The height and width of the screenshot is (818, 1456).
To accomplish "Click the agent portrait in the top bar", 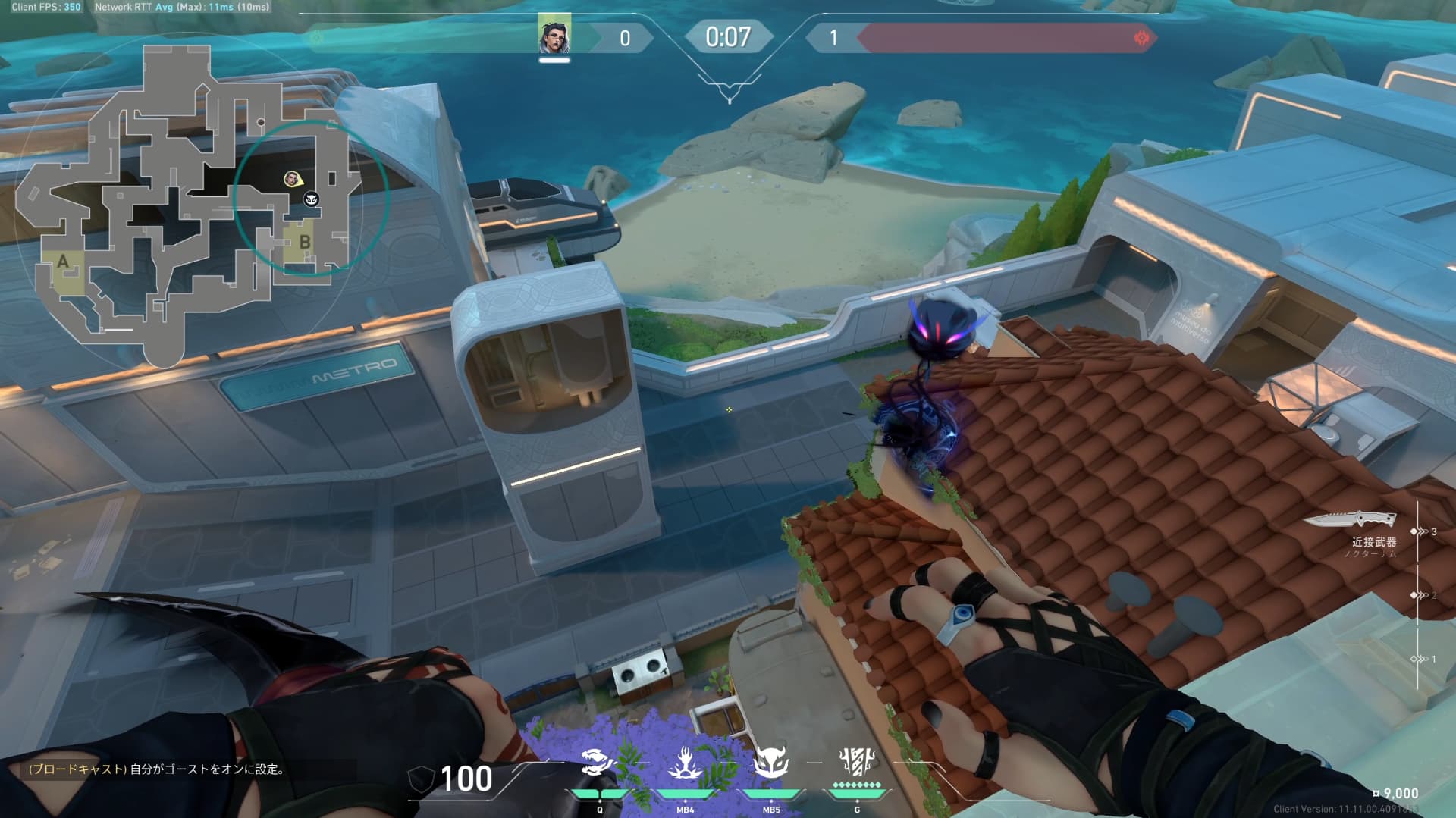I will 554,36.
